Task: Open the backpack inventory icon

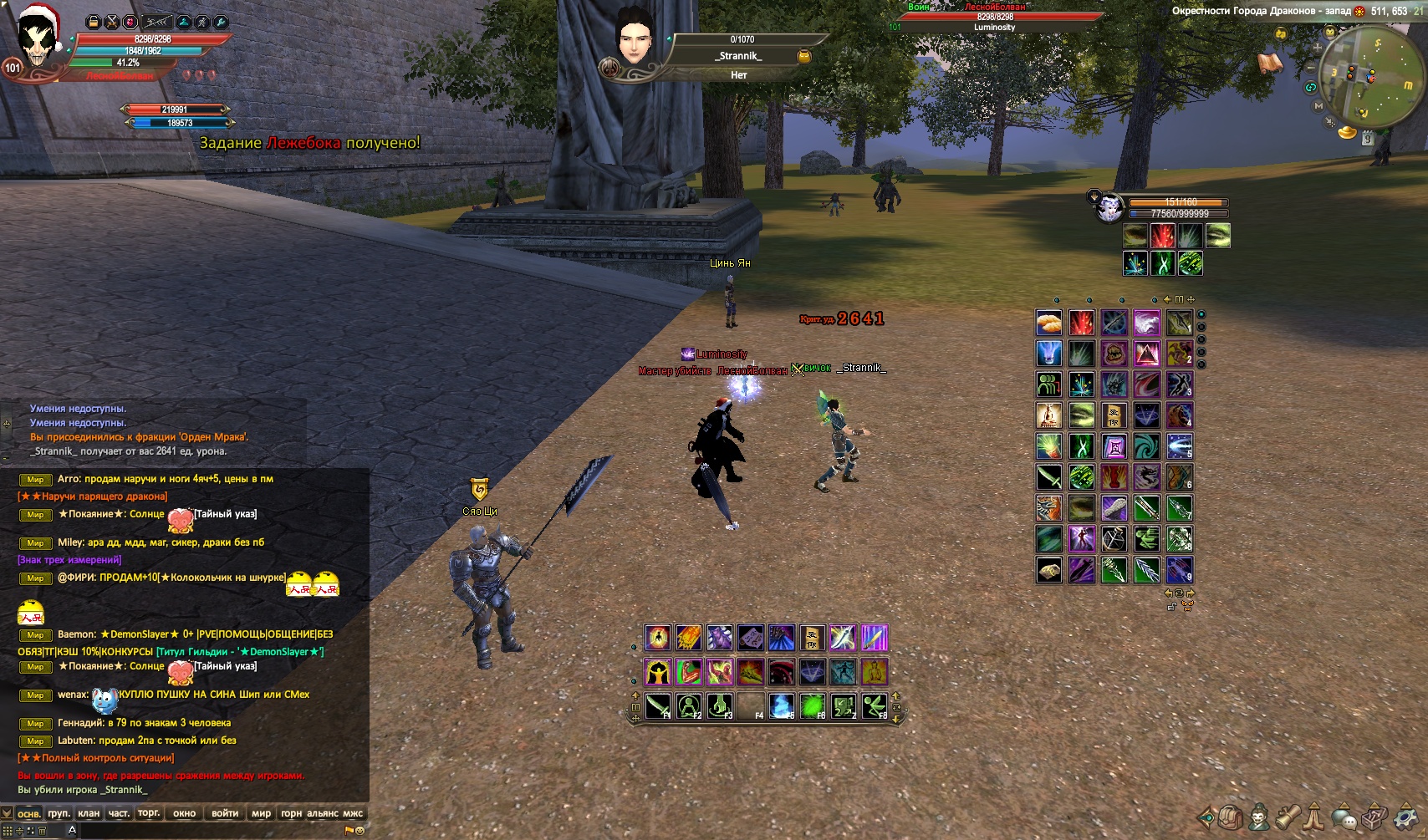Action: coord(1230,817)
